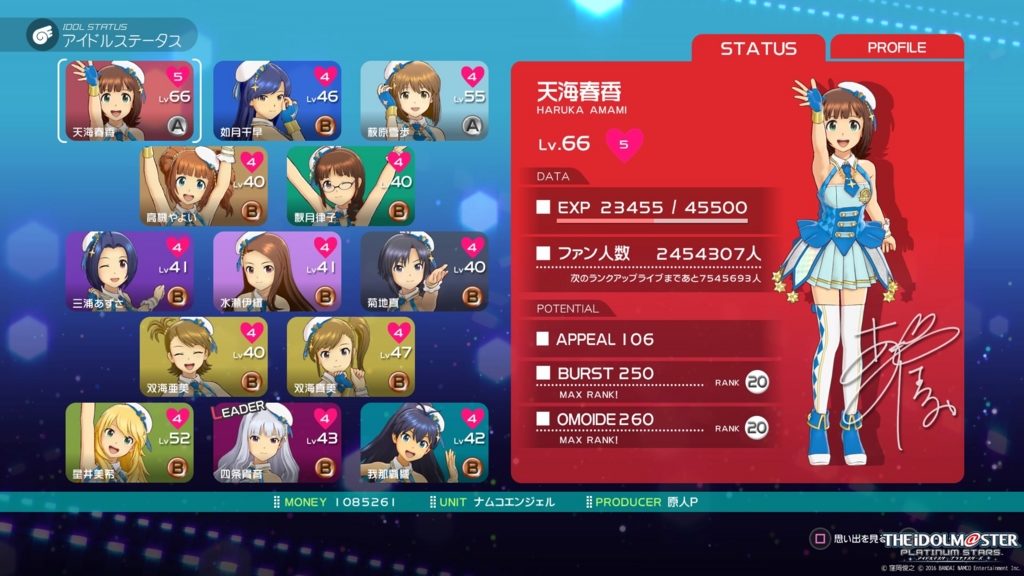Screen dimensions: 1024x576
Task: Pick Yukiho Hagiwara's Lv55 card
Action: [x=424, y=101]
